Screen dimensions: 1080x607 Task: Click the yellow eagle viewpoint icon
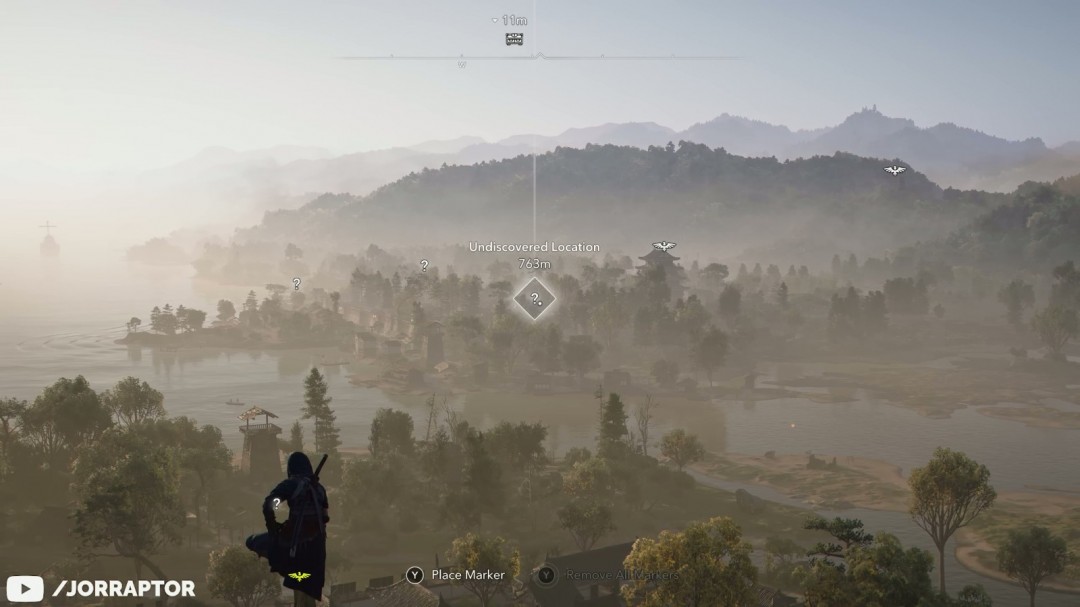coord(298,577)
